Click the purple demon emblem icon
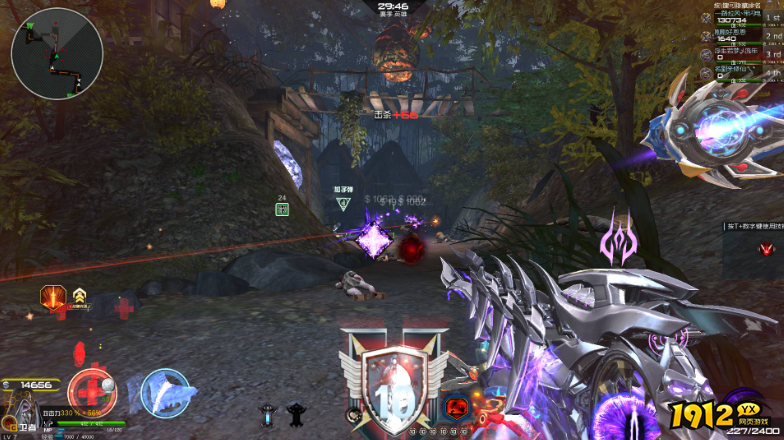Image resolution: width=784 pixels, height=440 pixels. pyautogui.click(x=617, y=243)
